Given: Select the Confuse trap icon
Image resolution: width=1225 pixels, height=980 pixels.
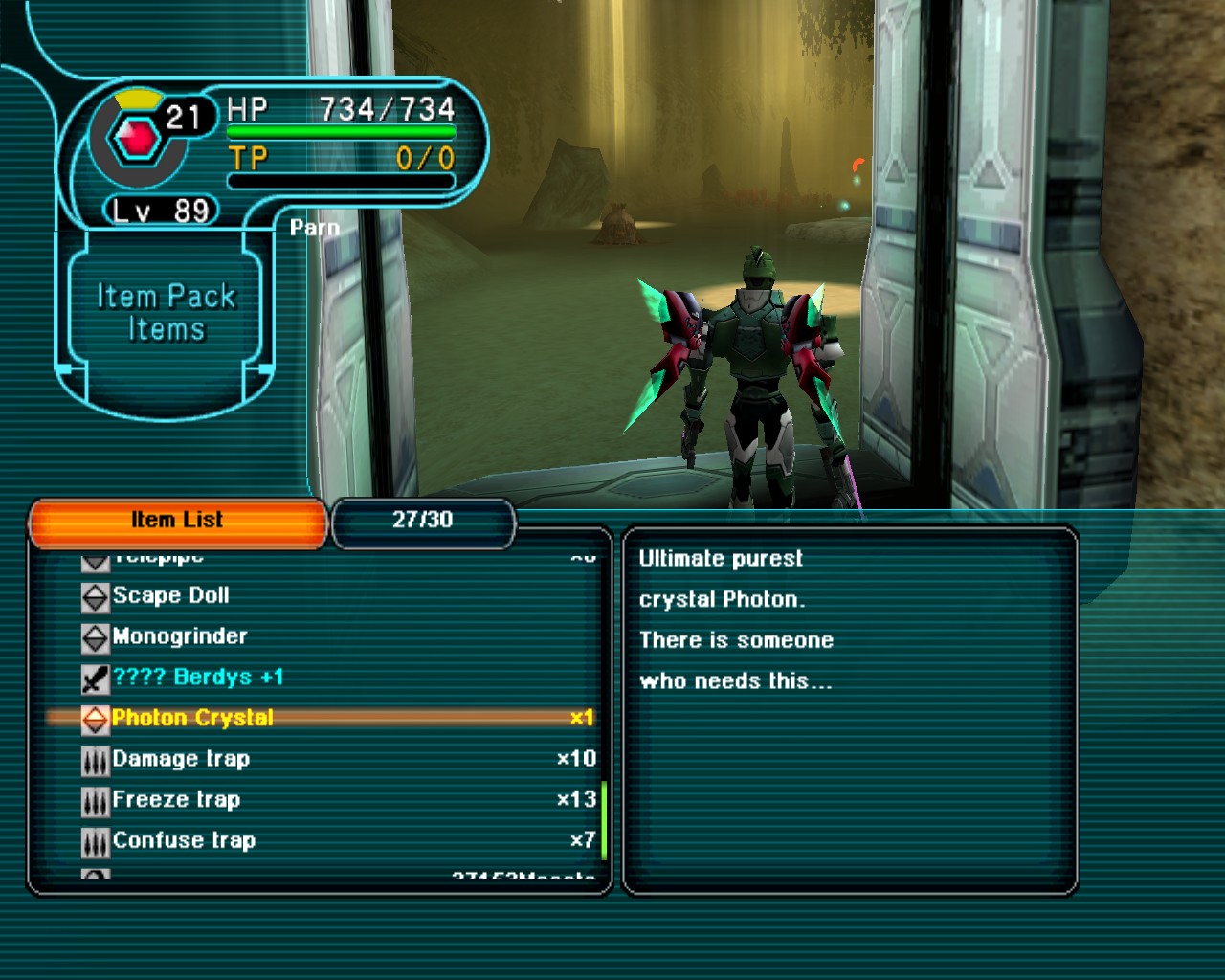Looking at the screenshot, I should coord(93,840).
